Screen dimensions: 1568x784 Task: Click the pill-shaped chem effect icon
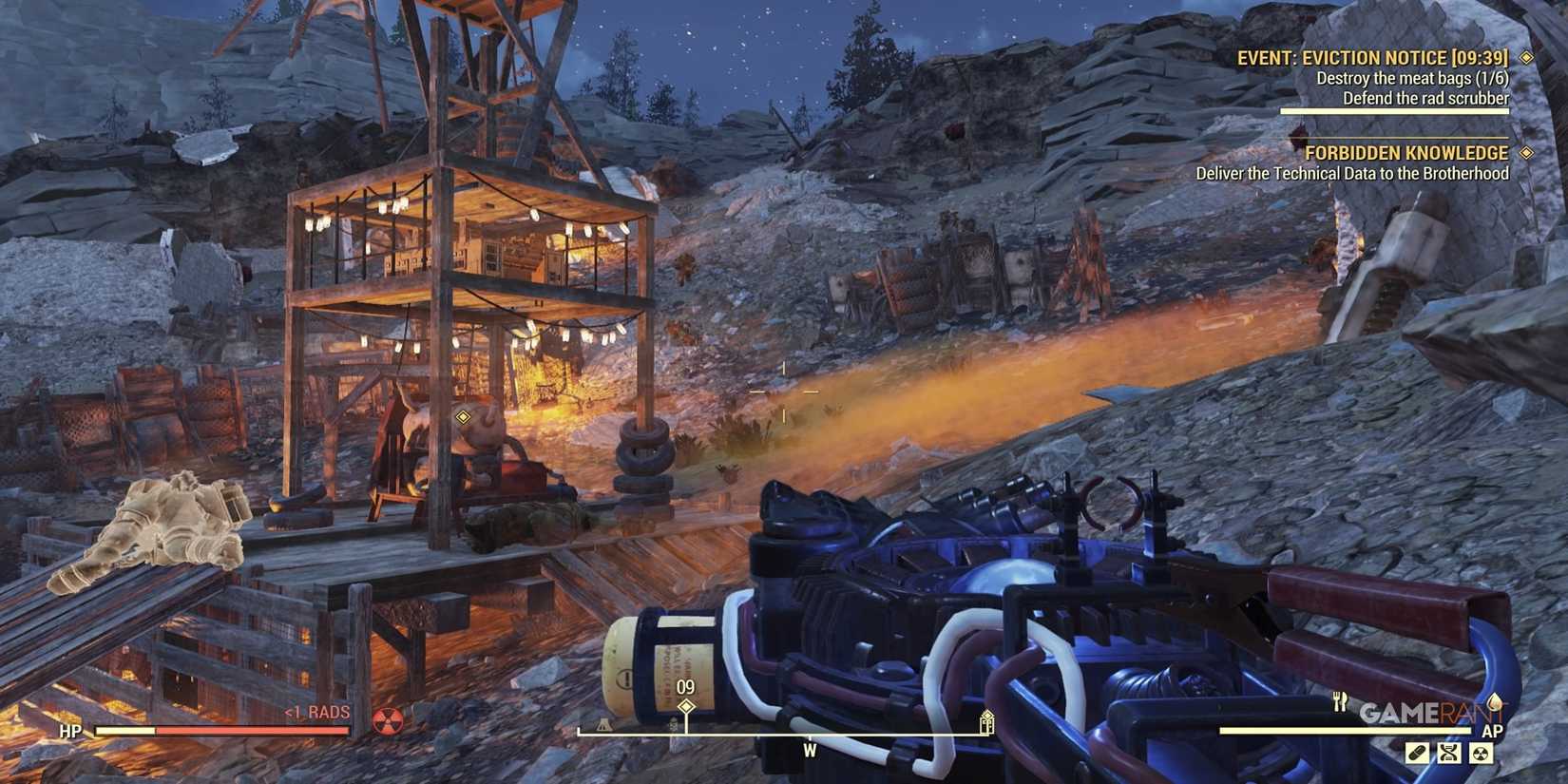(x=1416, y=751)
